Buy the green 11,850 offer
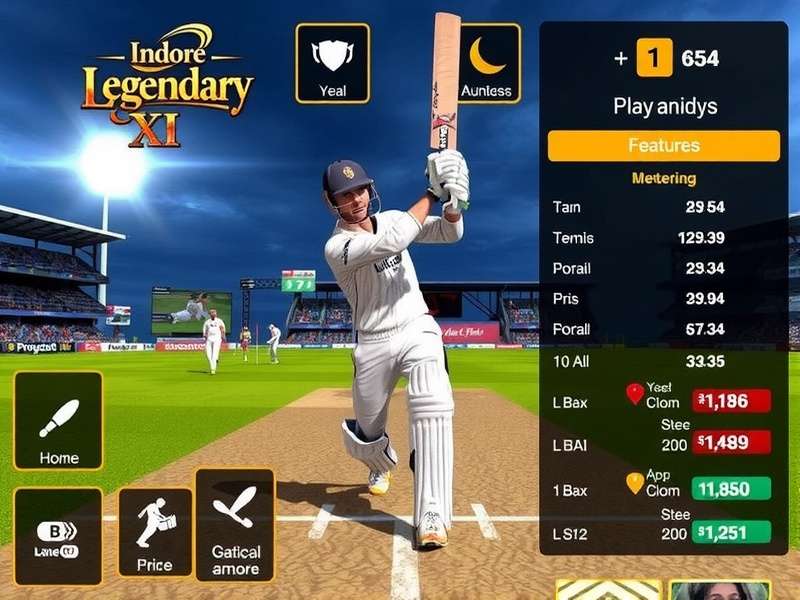 pyautogui.click(x=733, y=490)
